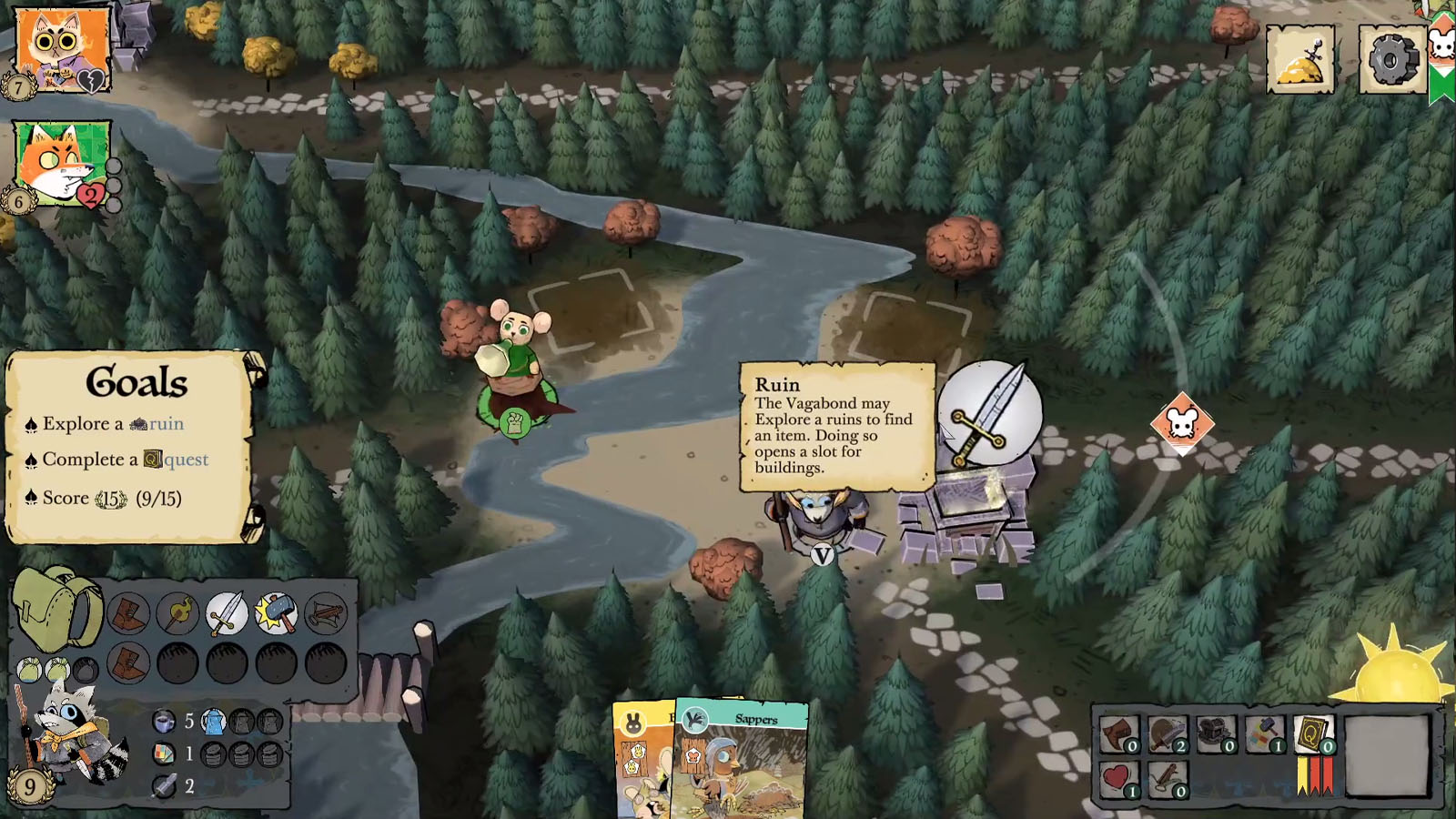Screen dimensions: 1456x819
Task: Select the blue teapot item
Action: 213,723
